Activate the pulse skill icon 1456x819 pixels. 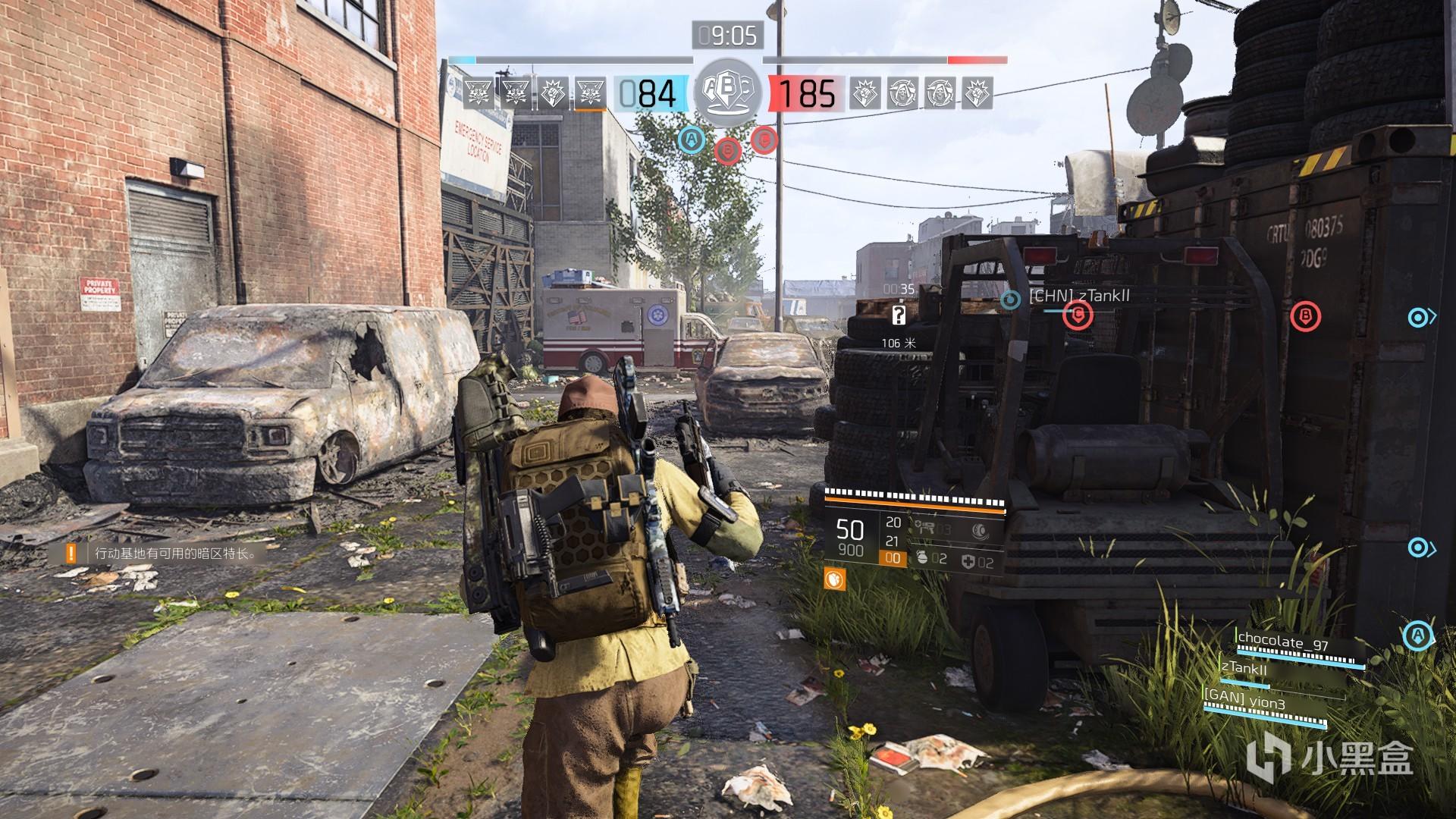pyautogui.click(x=978, y=530)
